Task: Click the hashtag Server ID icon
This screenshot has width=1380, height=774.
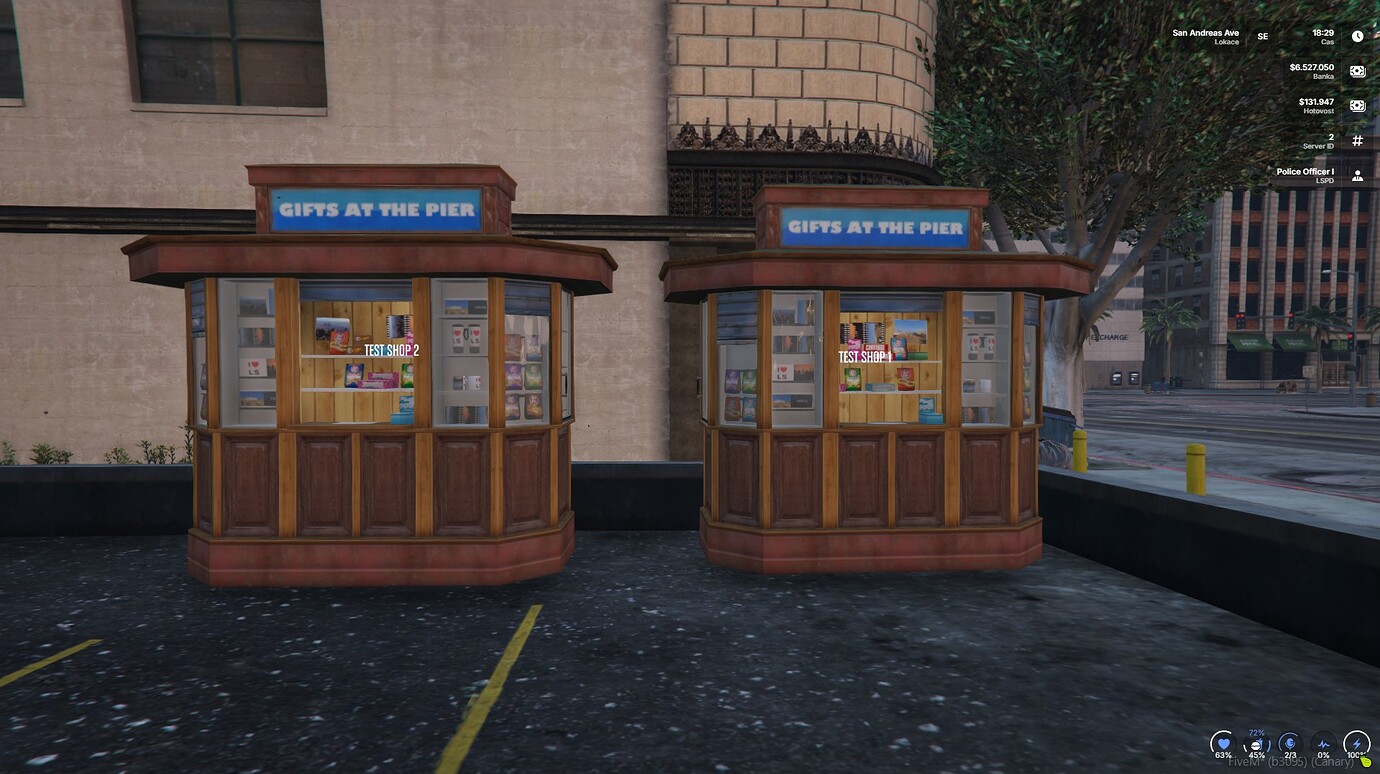Action: (1357, 139)
